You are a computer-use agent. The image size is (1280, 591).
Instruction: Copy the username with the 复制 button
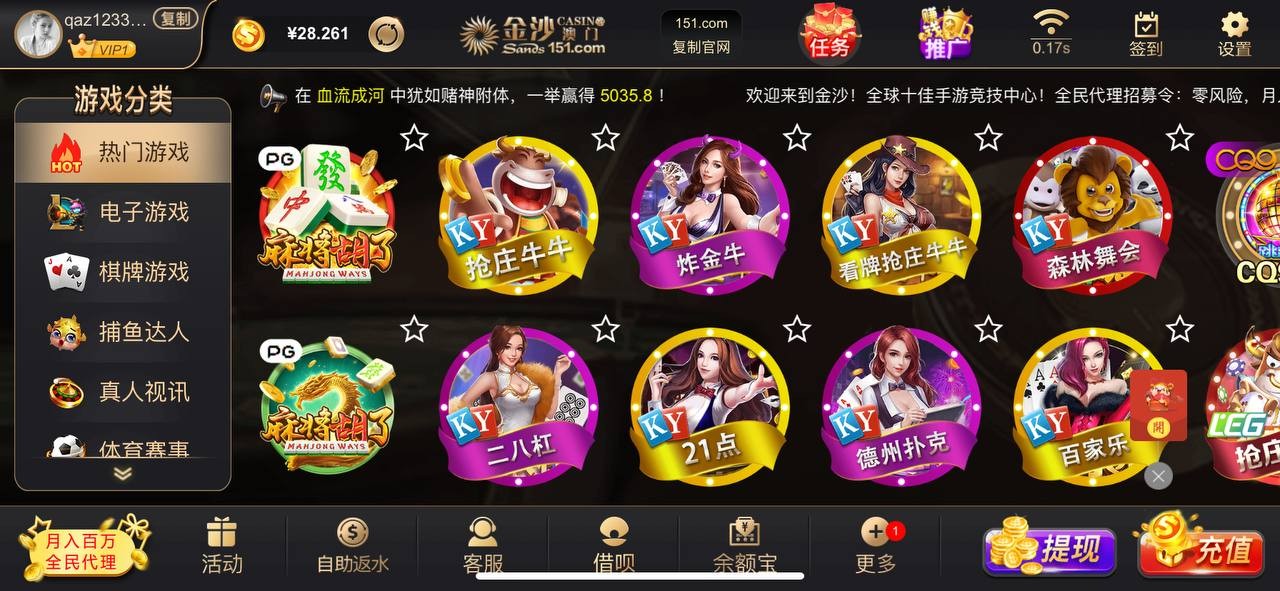[x=176, y=19]
